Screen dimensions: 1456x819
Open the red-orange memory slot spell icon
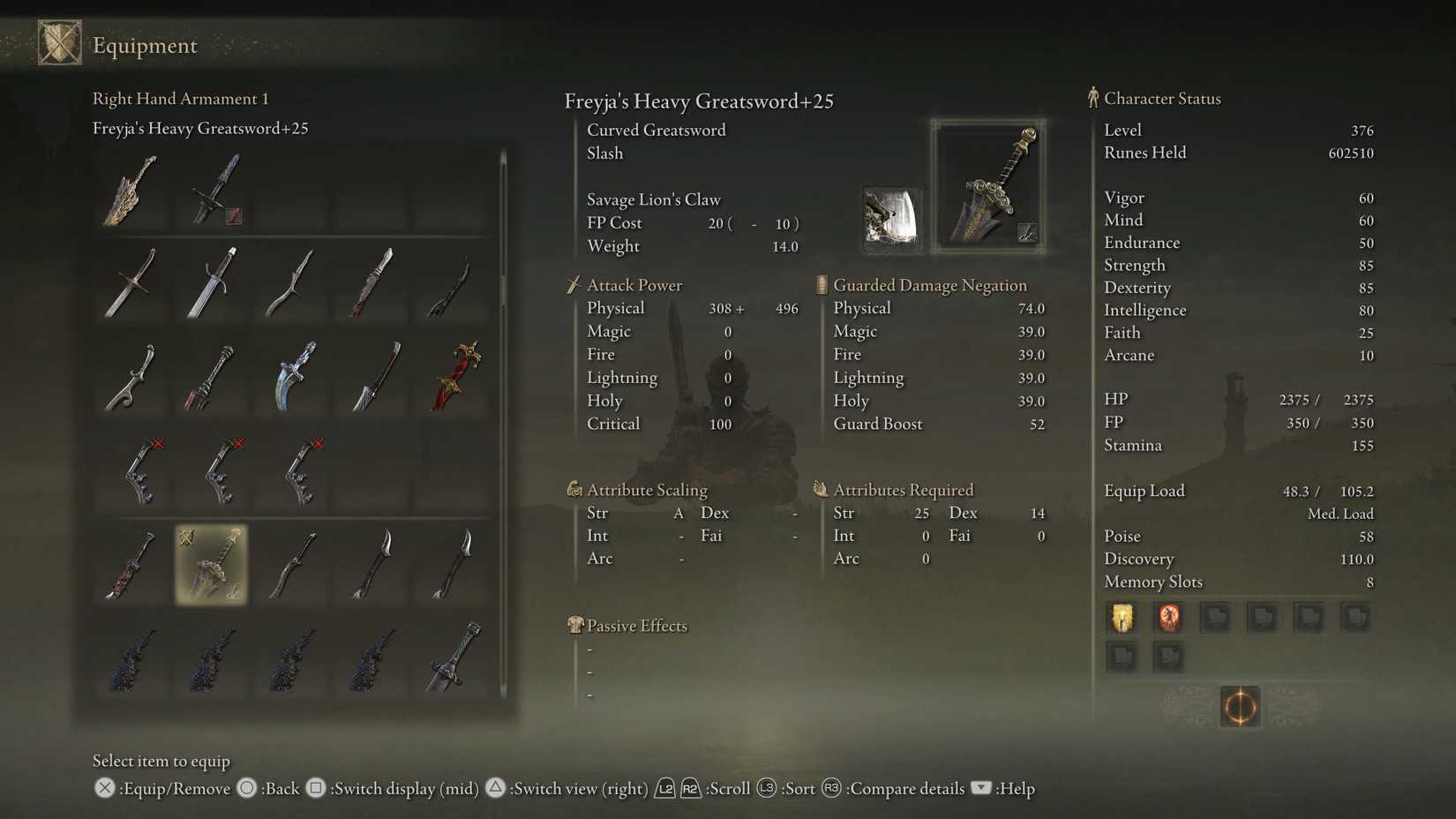pos(1168,617)
